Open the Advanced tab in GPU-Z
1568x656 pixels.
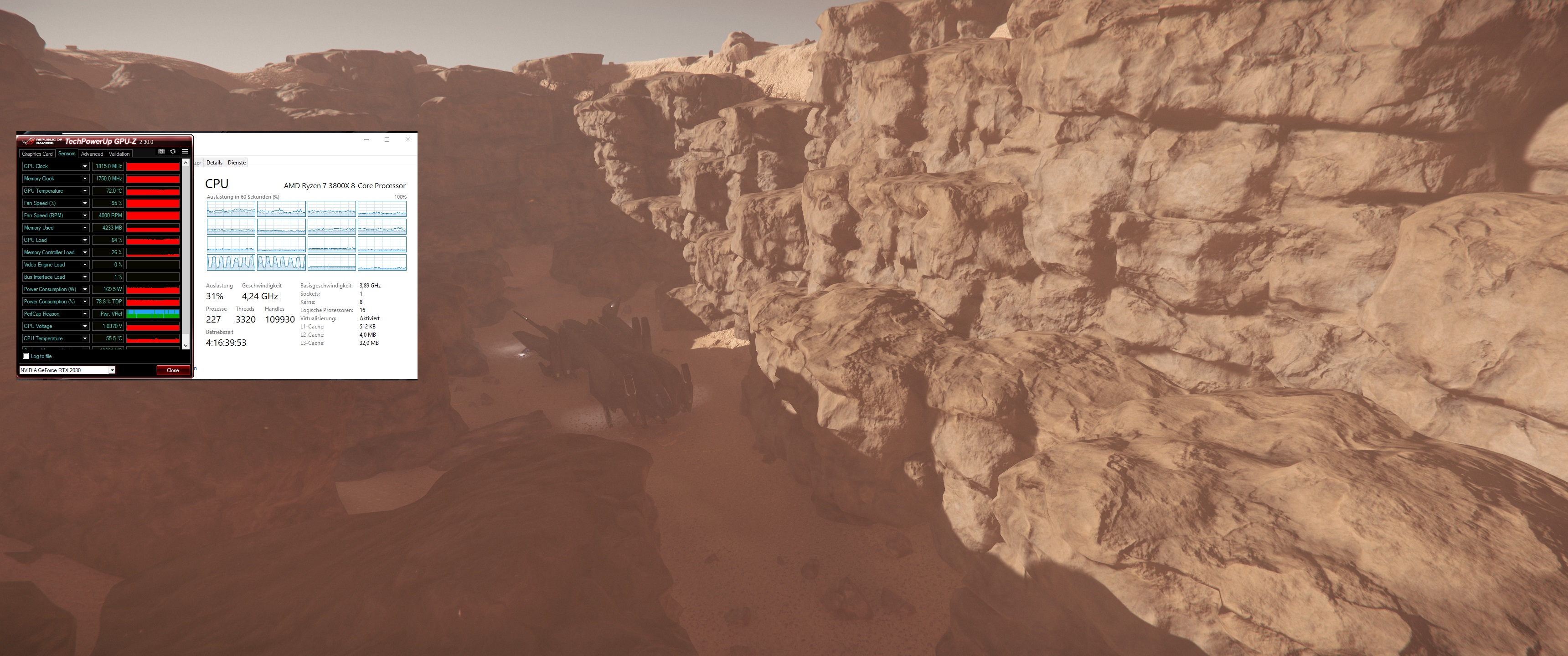point(93,154)
